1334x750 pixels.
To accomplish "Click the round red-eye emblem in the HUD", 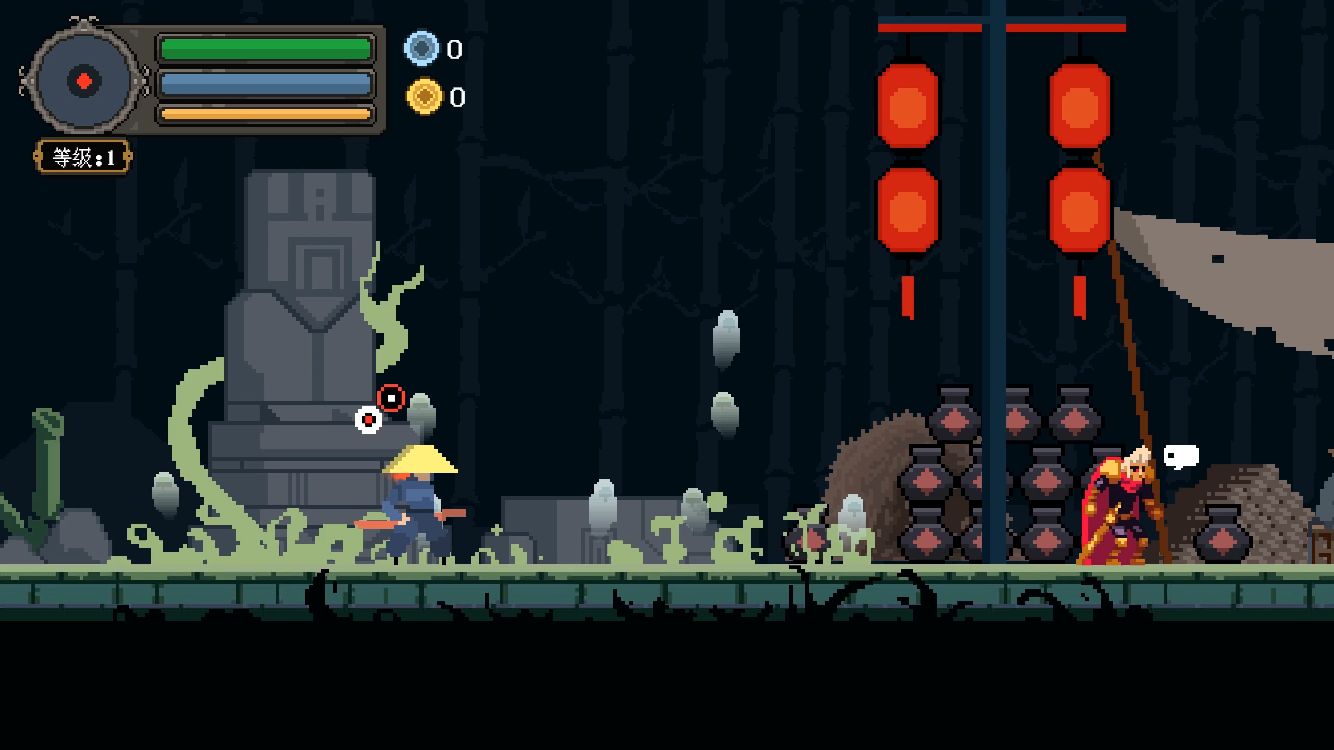I will point(85,81).
